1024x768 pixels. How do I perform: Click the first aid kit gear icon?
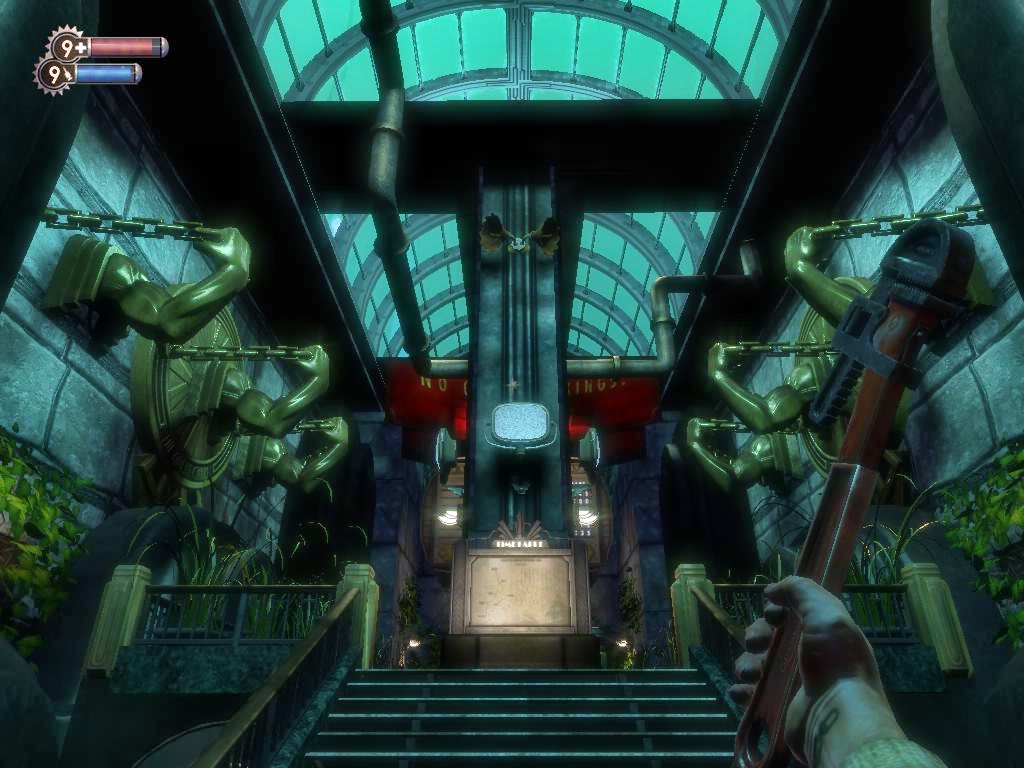(x=68, y=46)
